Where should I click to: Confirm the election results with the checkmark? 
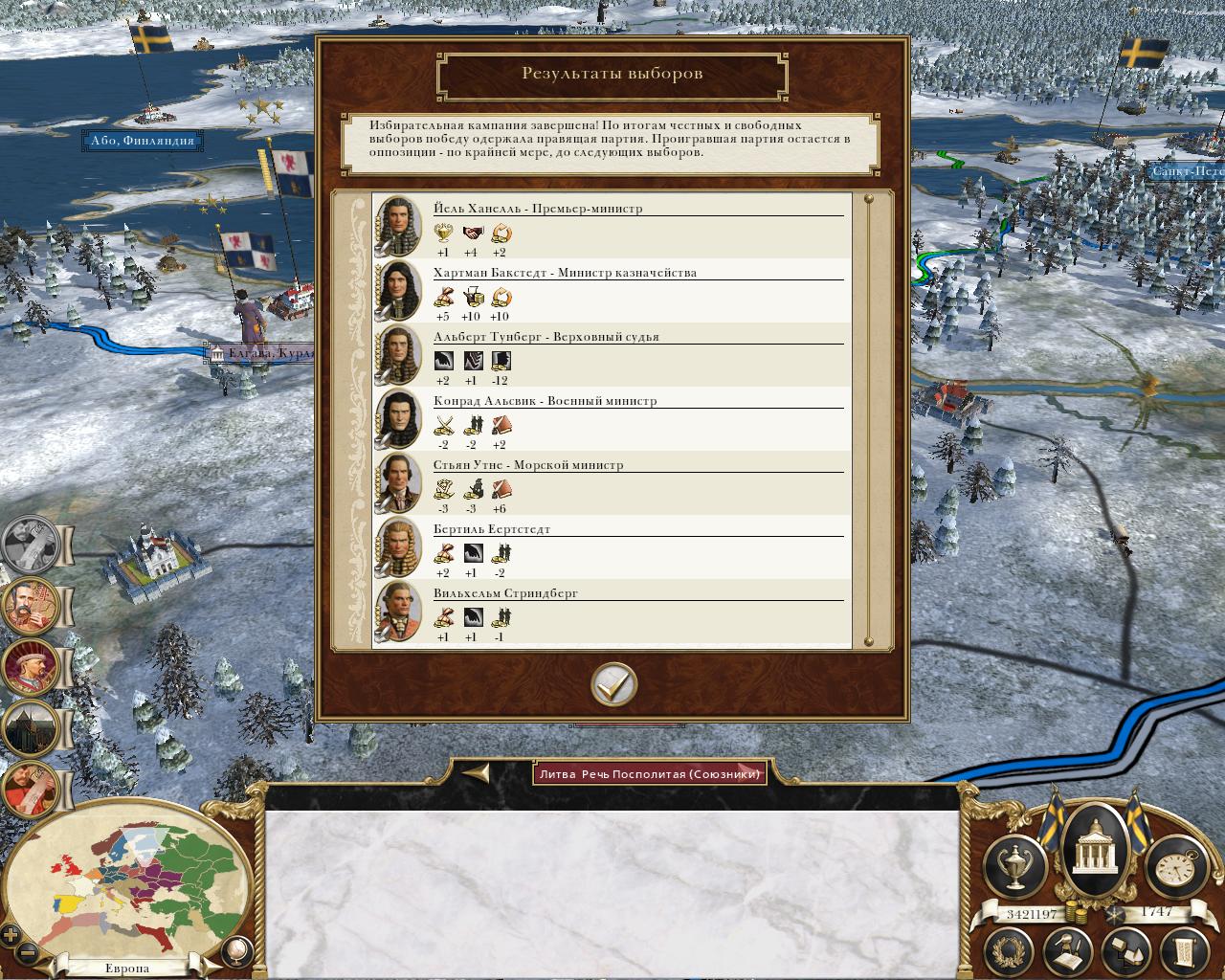[x=613, y=684]
